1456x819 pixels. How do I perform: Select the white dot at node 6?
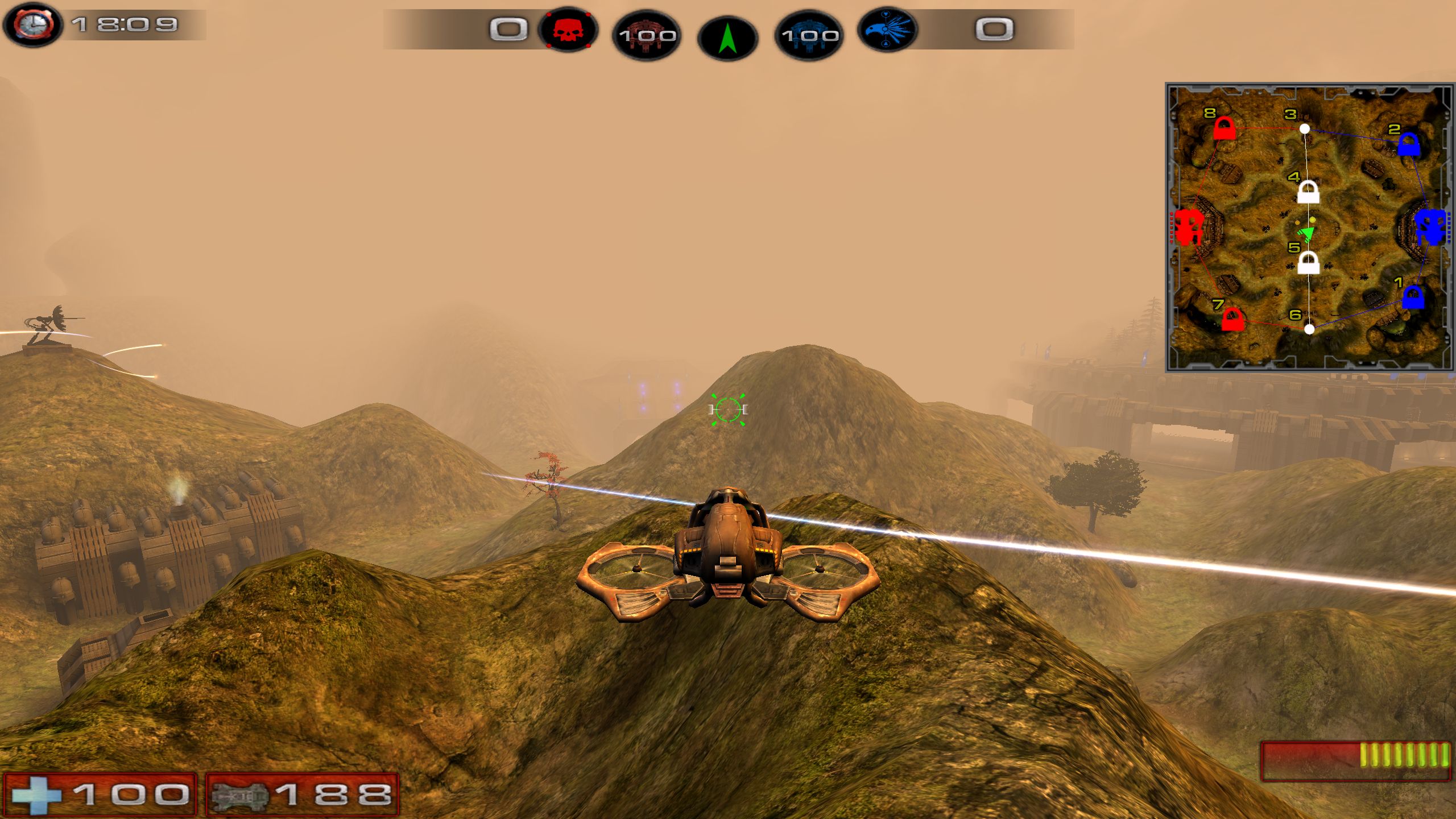(1309, 329)
